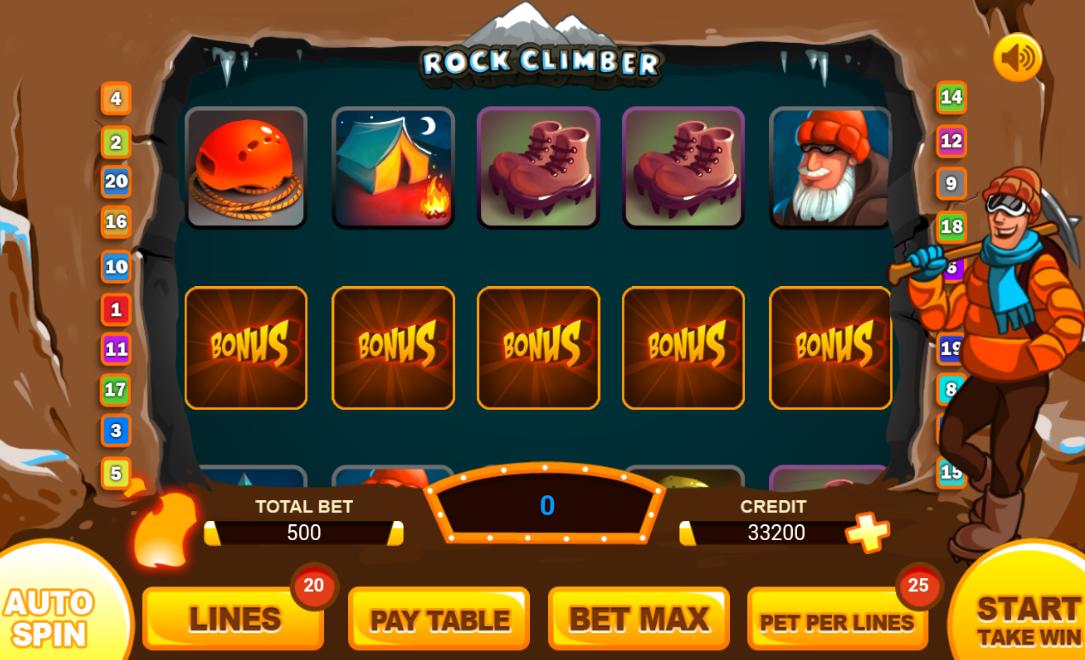1085x660 pixels.
Task: Toggle the sound speaker icon
Action: tap(1017, 58)
